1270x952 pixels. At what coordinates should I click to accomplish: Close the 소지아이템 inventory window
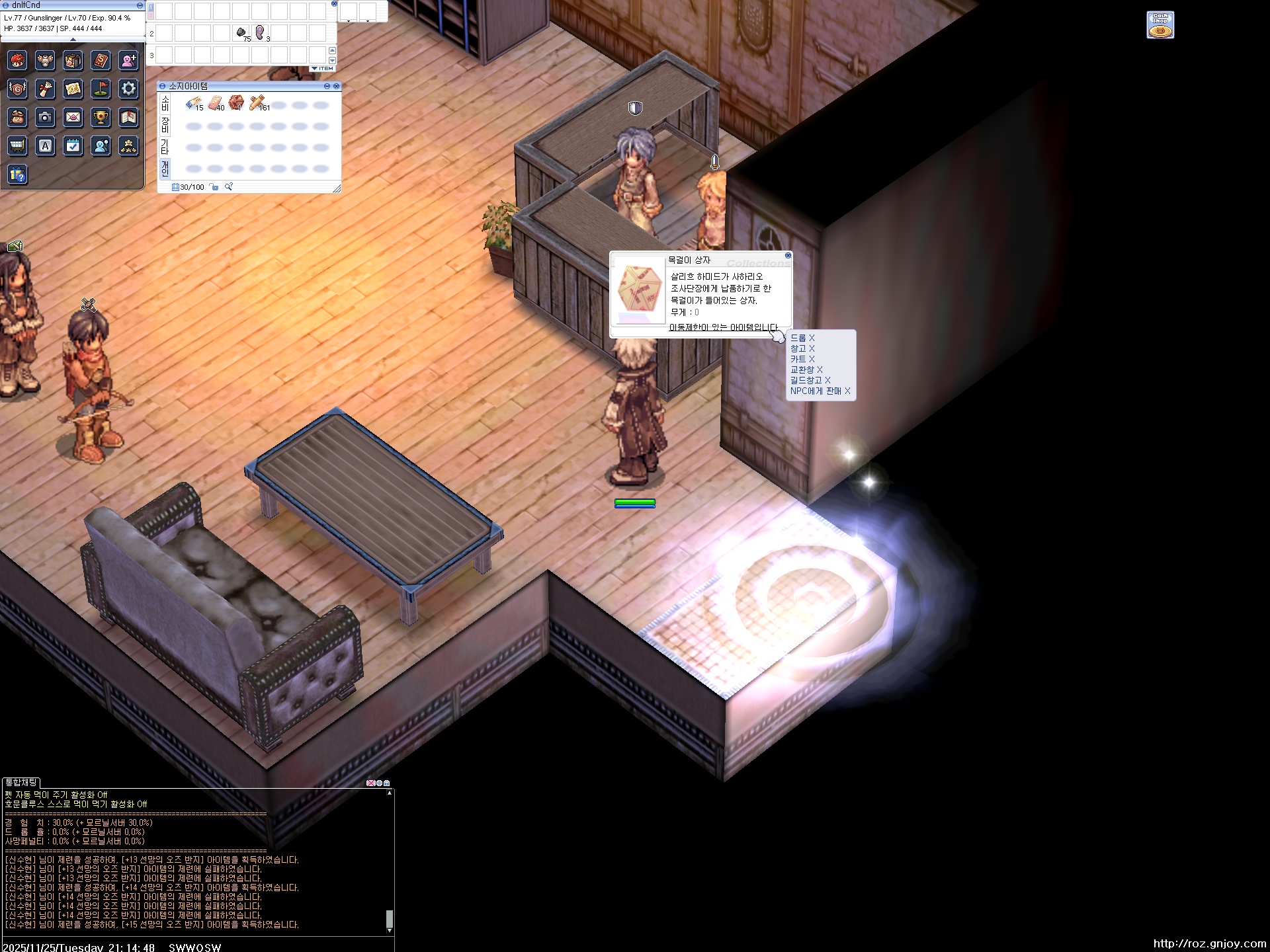(x=336, y=86)
